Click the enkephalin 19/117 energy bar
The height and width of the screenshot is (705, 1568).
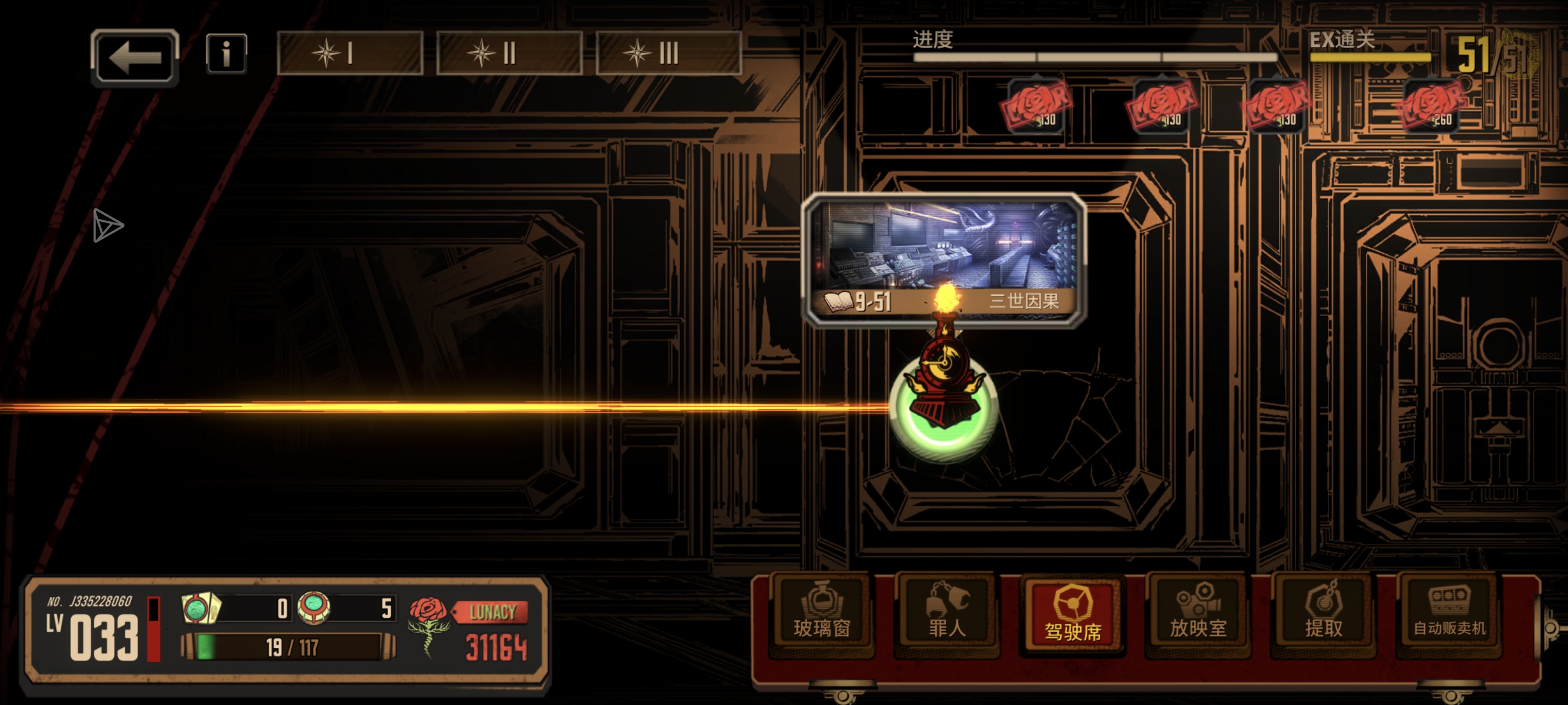point(289,647)
